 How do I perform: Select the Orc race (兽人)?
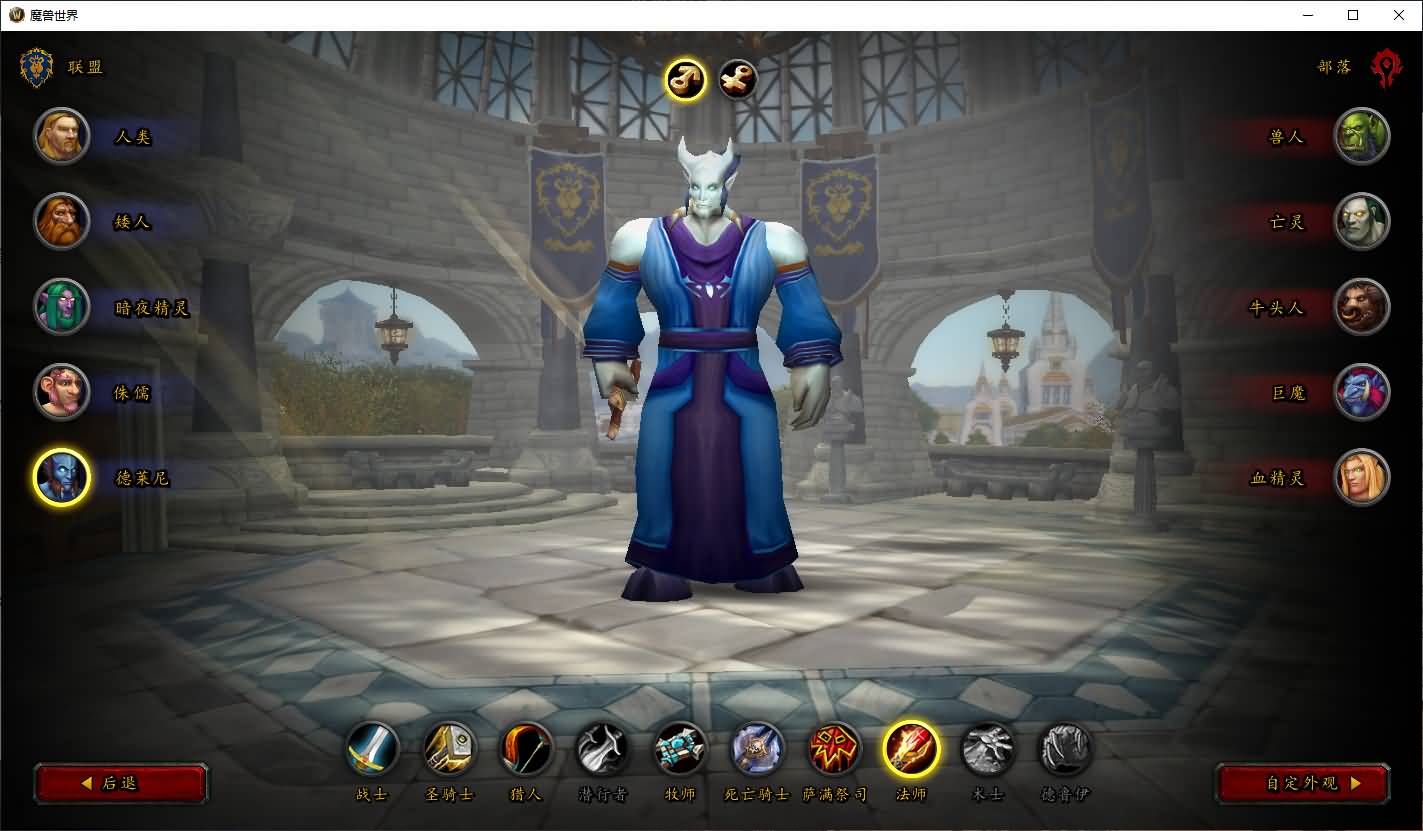point(1361,136)
